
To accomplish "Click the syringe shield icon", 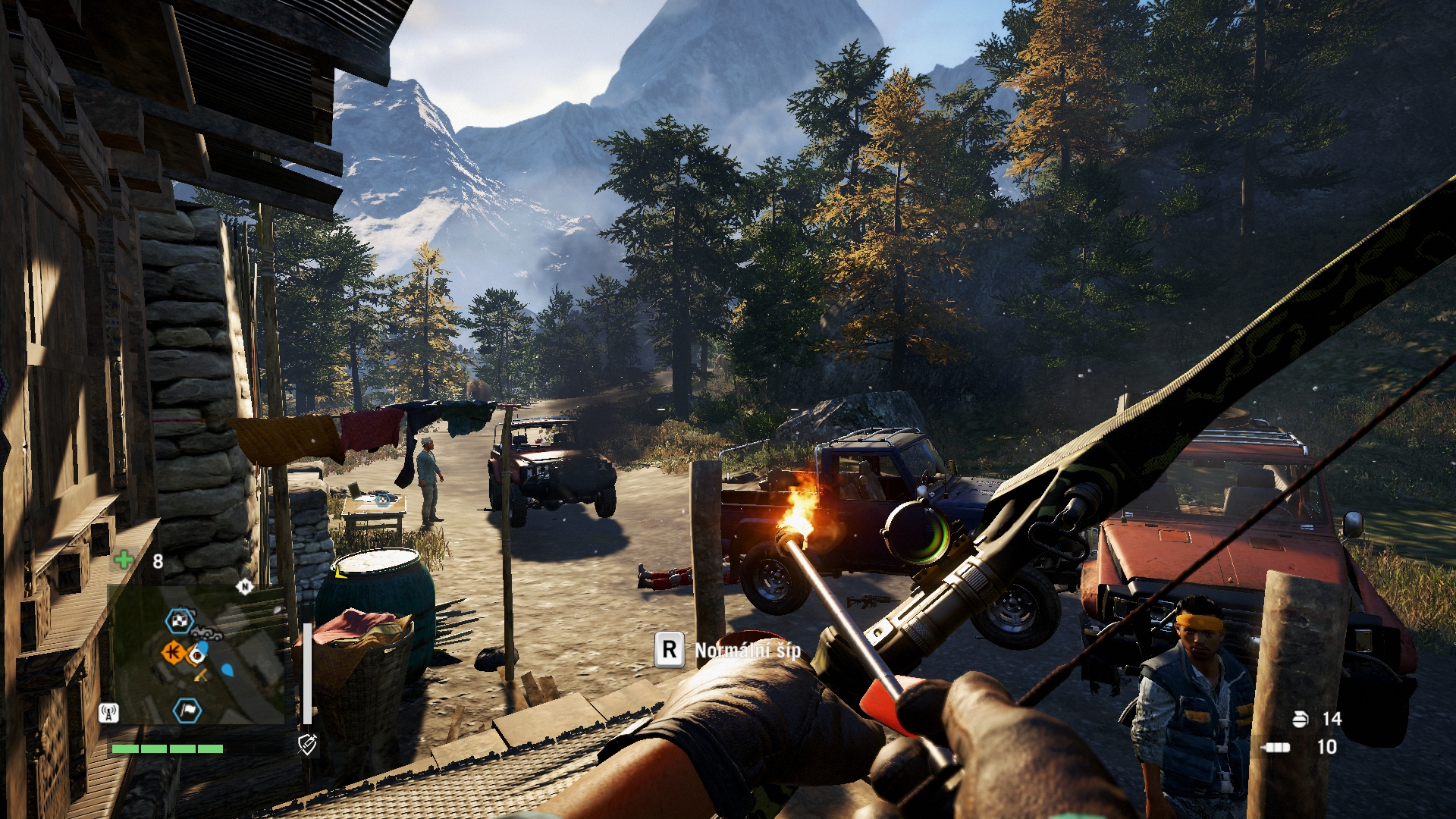I will pyautogui.click(x=307, y=744).
